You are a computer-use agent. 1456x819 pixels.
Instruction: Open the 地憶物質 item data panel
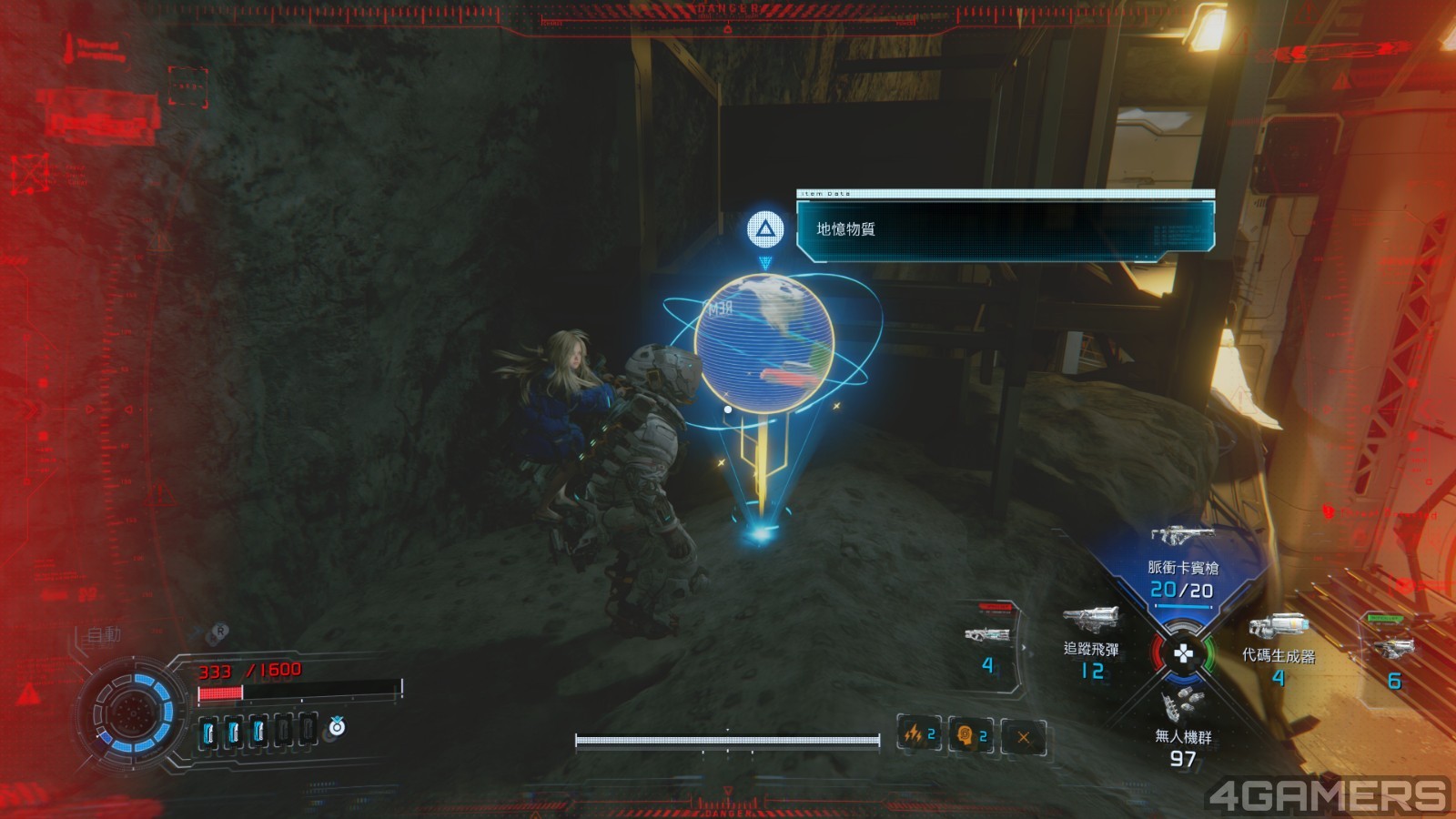1005,228
